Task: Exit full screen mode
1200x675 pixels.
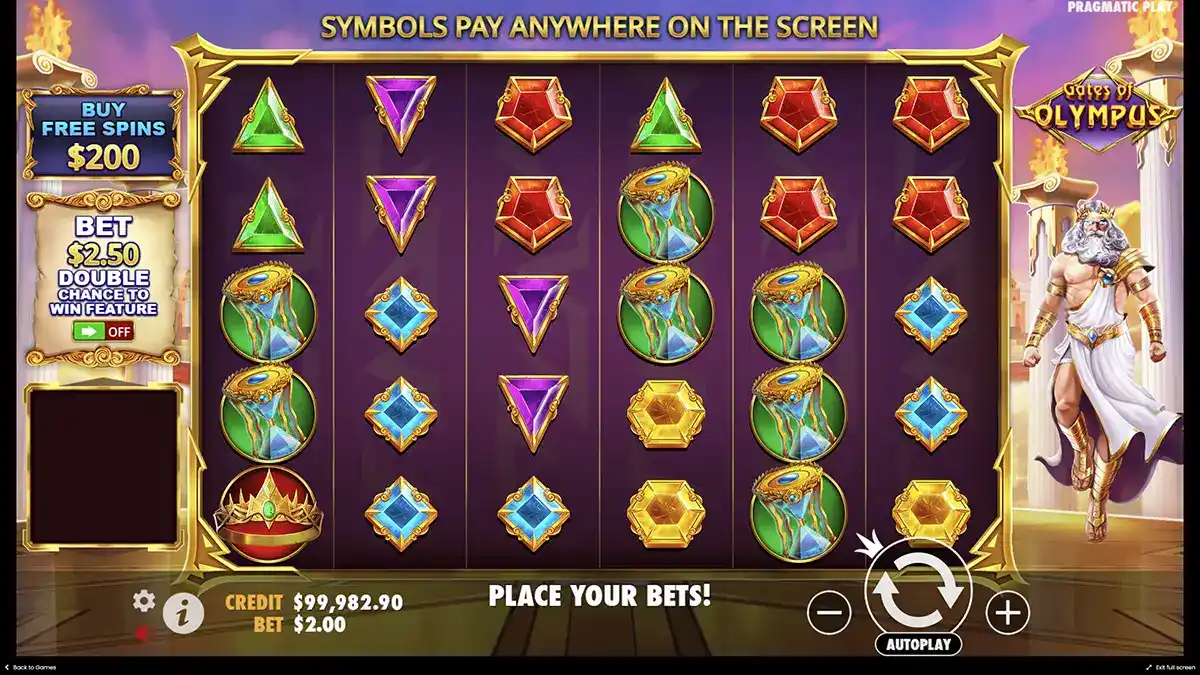Action: pos(1170,667)
